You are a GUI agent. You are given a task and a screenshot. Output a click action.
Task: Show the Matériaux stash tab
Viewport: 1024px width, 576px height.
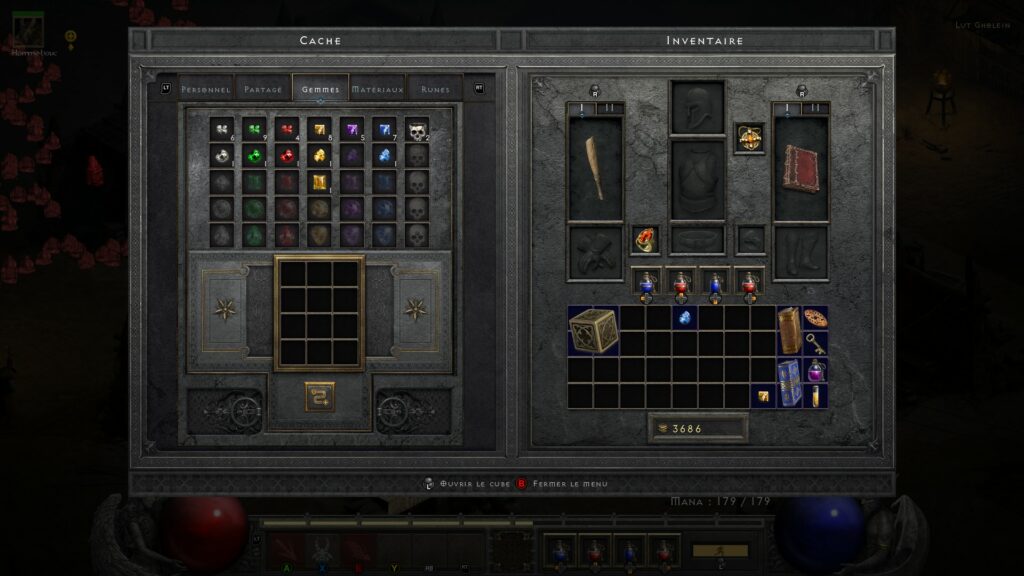point(377,89)
